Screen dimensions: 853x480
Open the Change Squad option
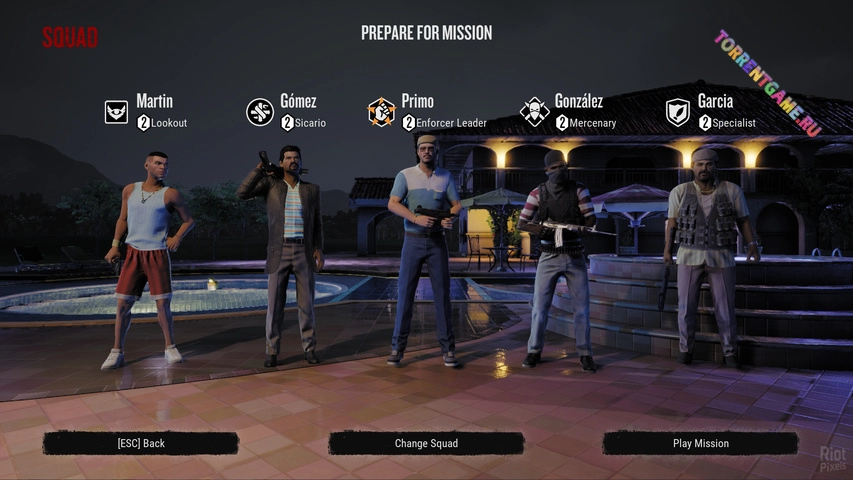click(426, 443)
